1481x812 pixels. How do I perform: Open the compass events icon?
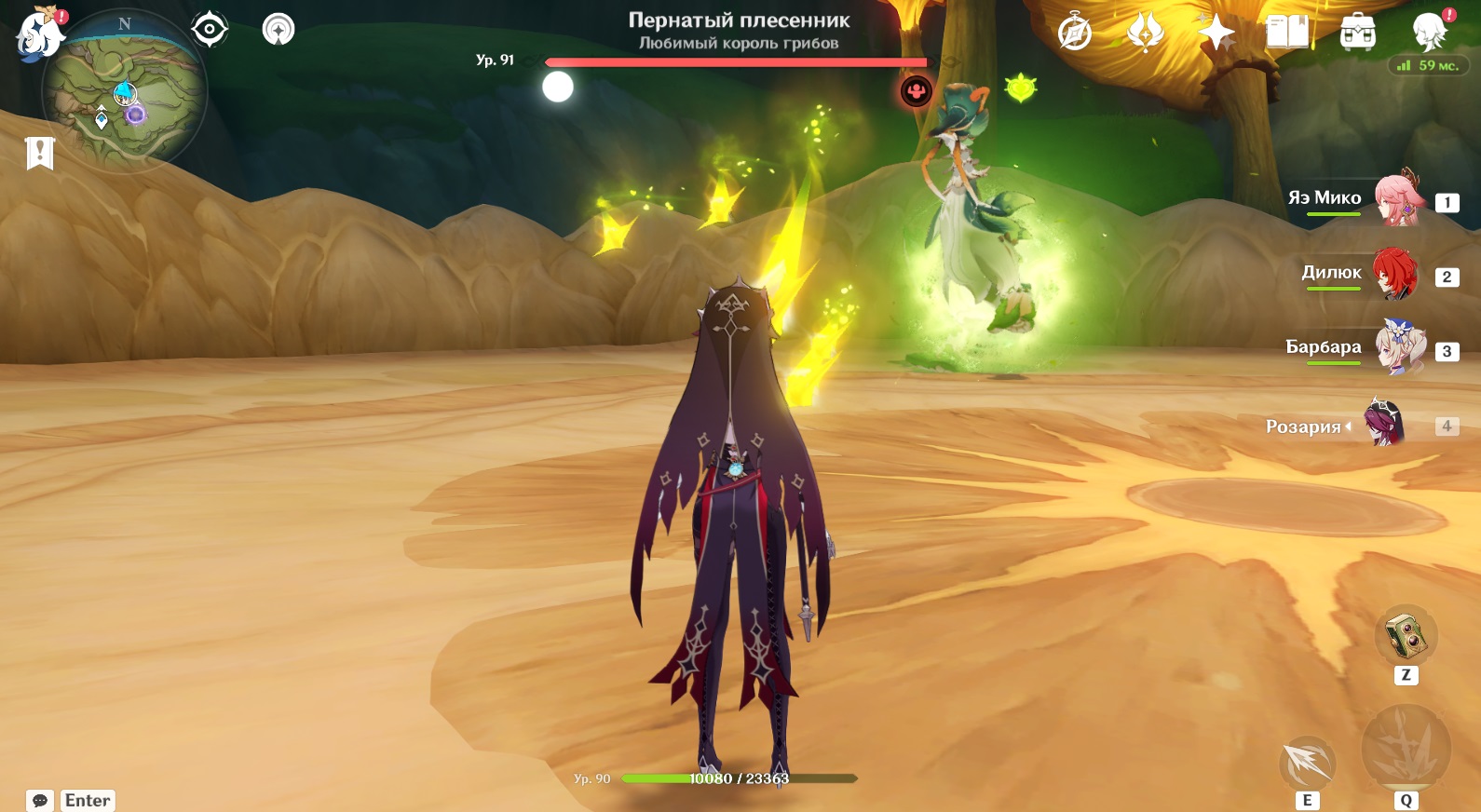[1075, 34]
